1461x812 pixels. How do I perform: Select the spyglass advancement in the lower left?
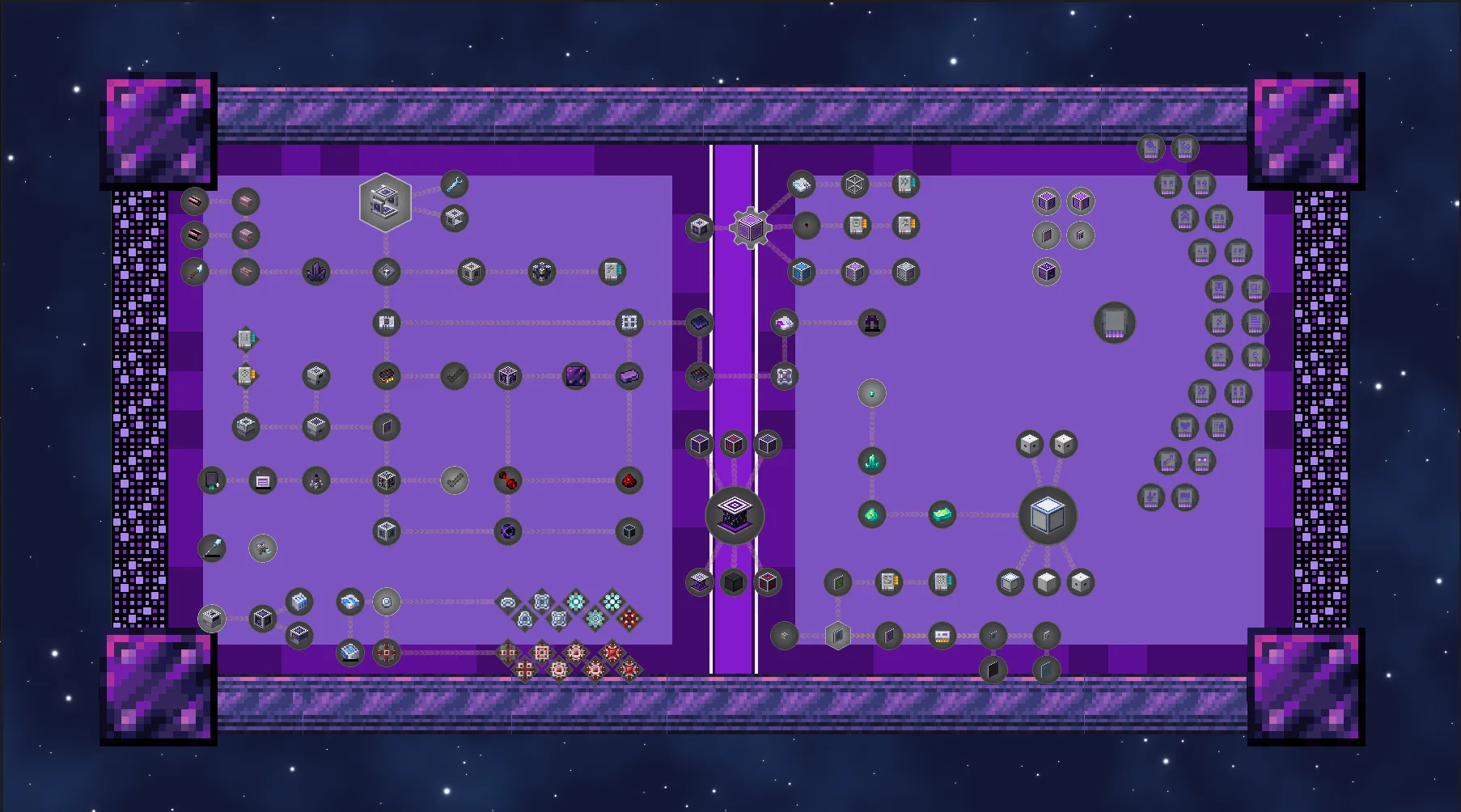click(x=212, y=548)
